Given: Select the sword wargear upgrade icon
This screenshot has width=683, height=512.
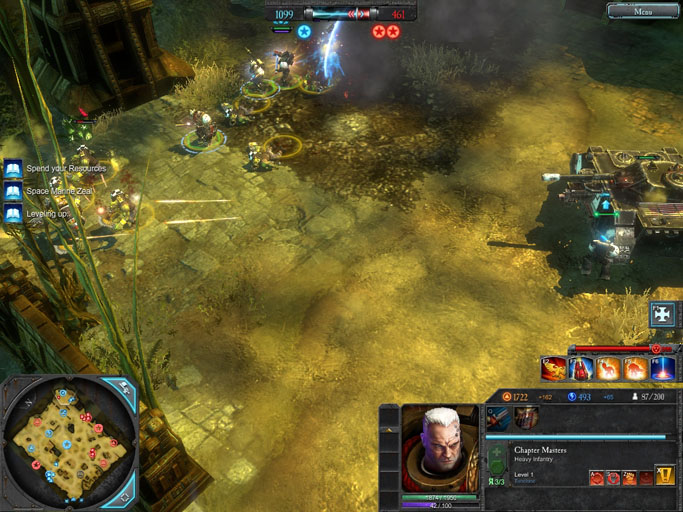Looking at the screenshot, I should [500, 418].
